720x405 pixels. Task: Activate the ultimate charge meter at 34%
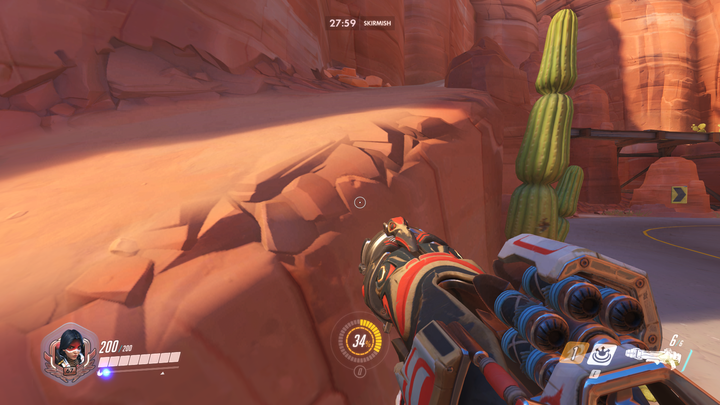(x=360, y=341)
